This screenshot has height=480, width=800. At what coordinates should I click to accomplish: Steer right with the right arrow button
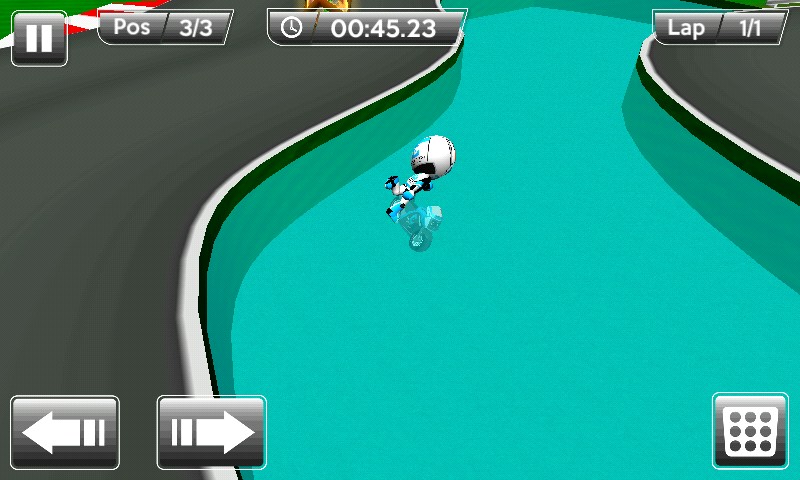(x=212, y=432)
